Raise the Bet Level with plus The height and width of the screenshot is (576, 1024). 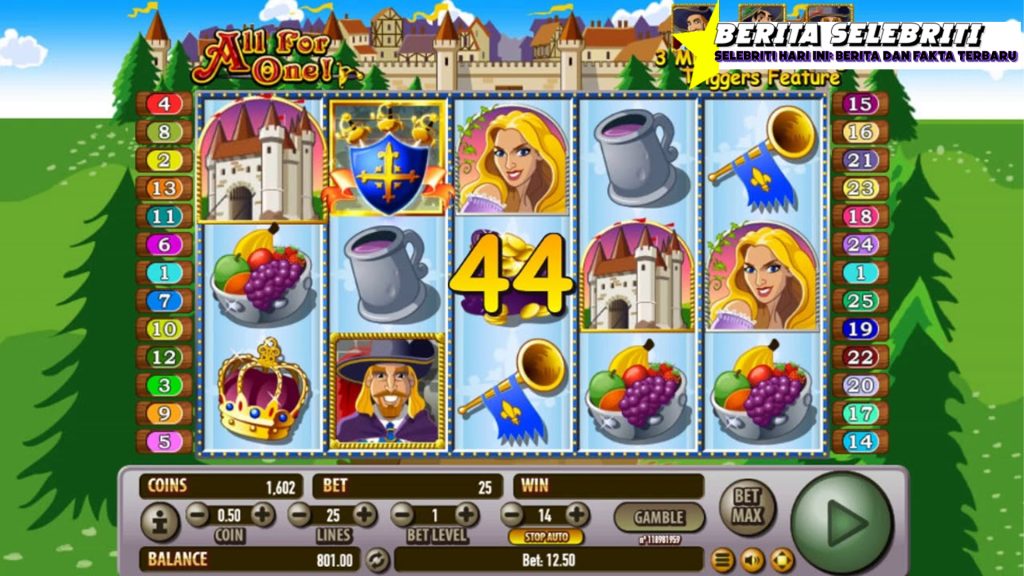coord(466,515)
